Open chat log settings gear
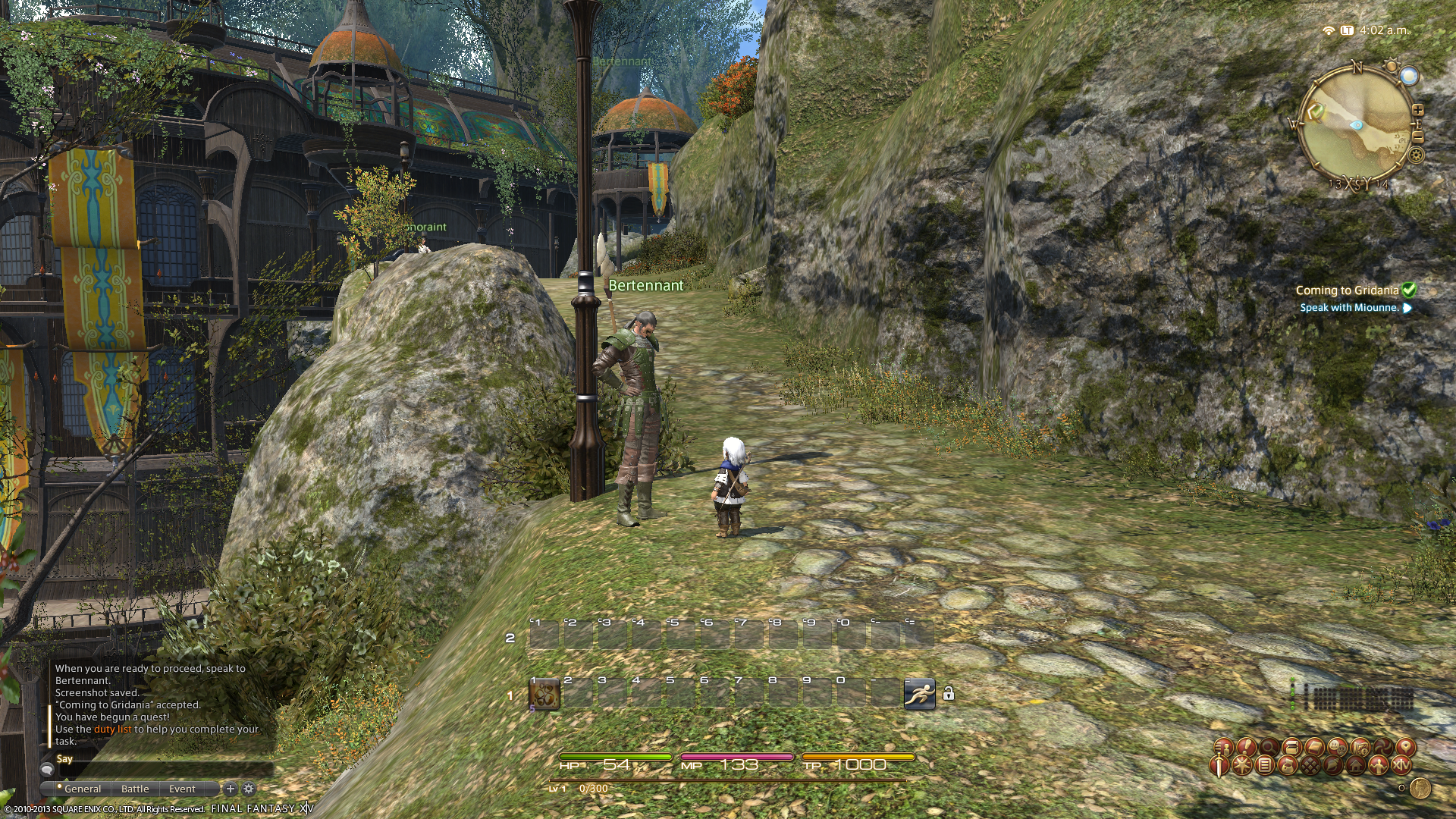The height and width of the screenshot is (819, 1456). [248, 789]
